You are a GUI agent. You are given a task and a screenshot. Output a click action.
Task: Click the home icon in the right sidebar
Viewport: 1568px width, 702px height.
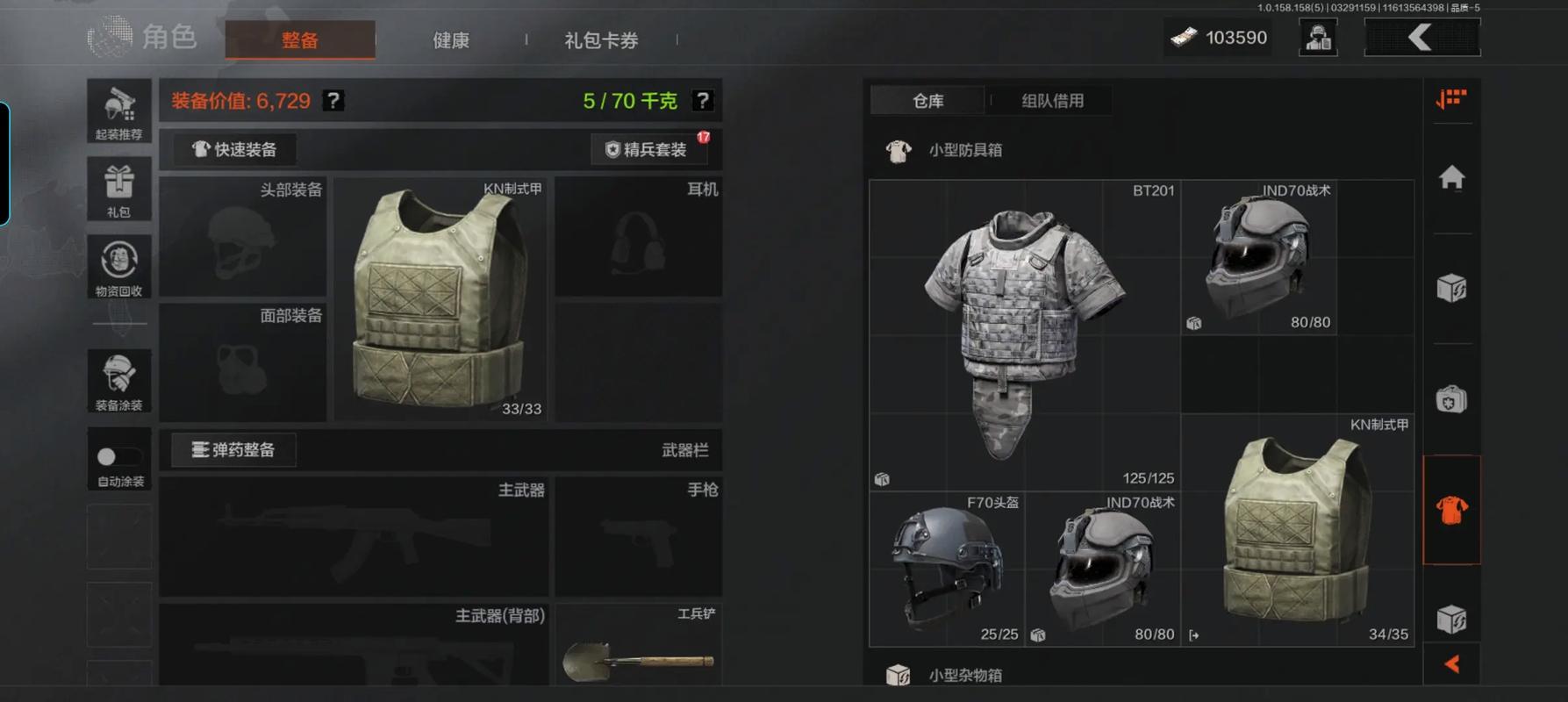[x=1454, y=178]
